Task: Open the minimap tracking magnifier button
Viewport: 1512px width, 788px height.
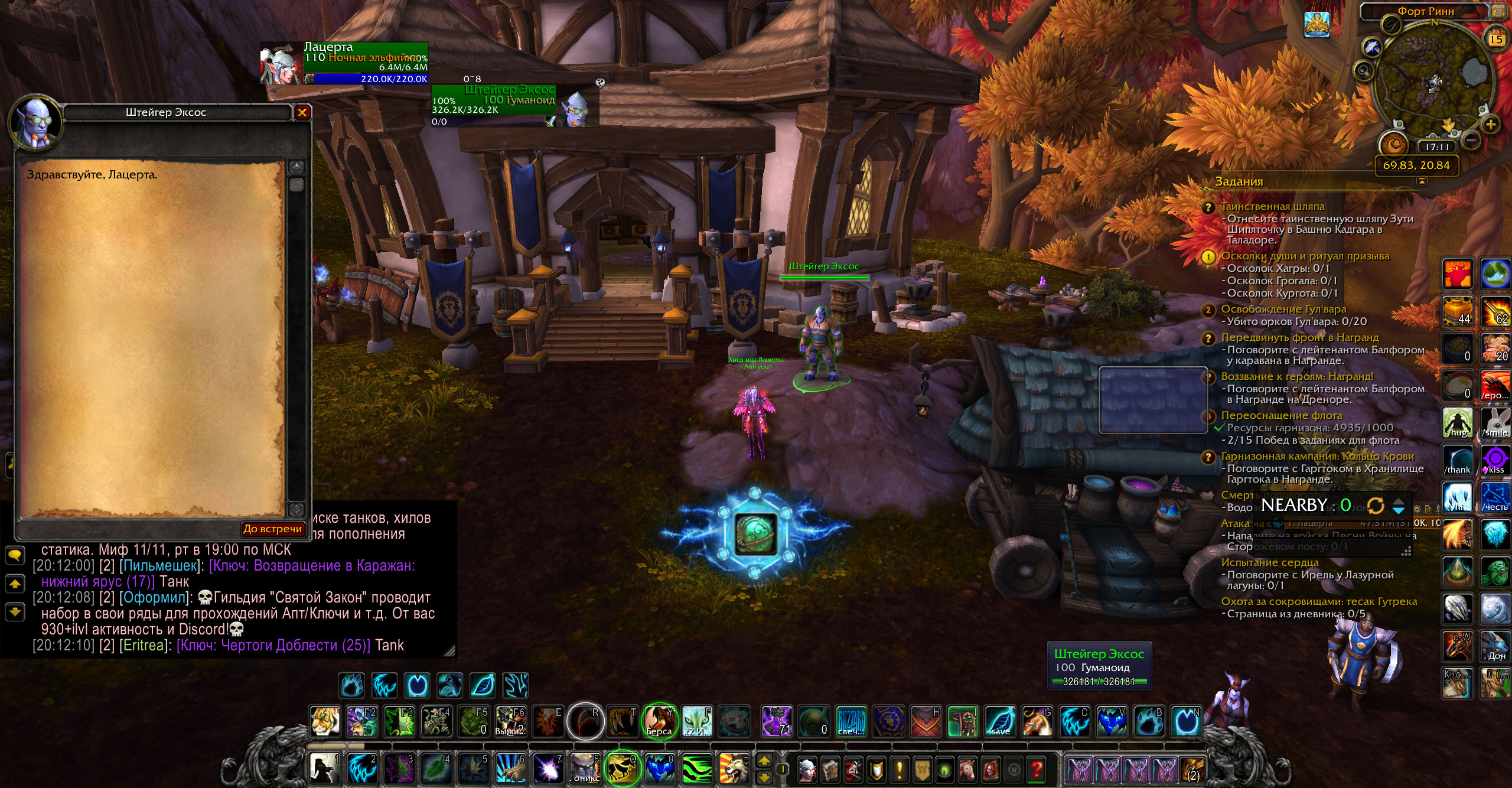Action: click(x=1363, y=71)
